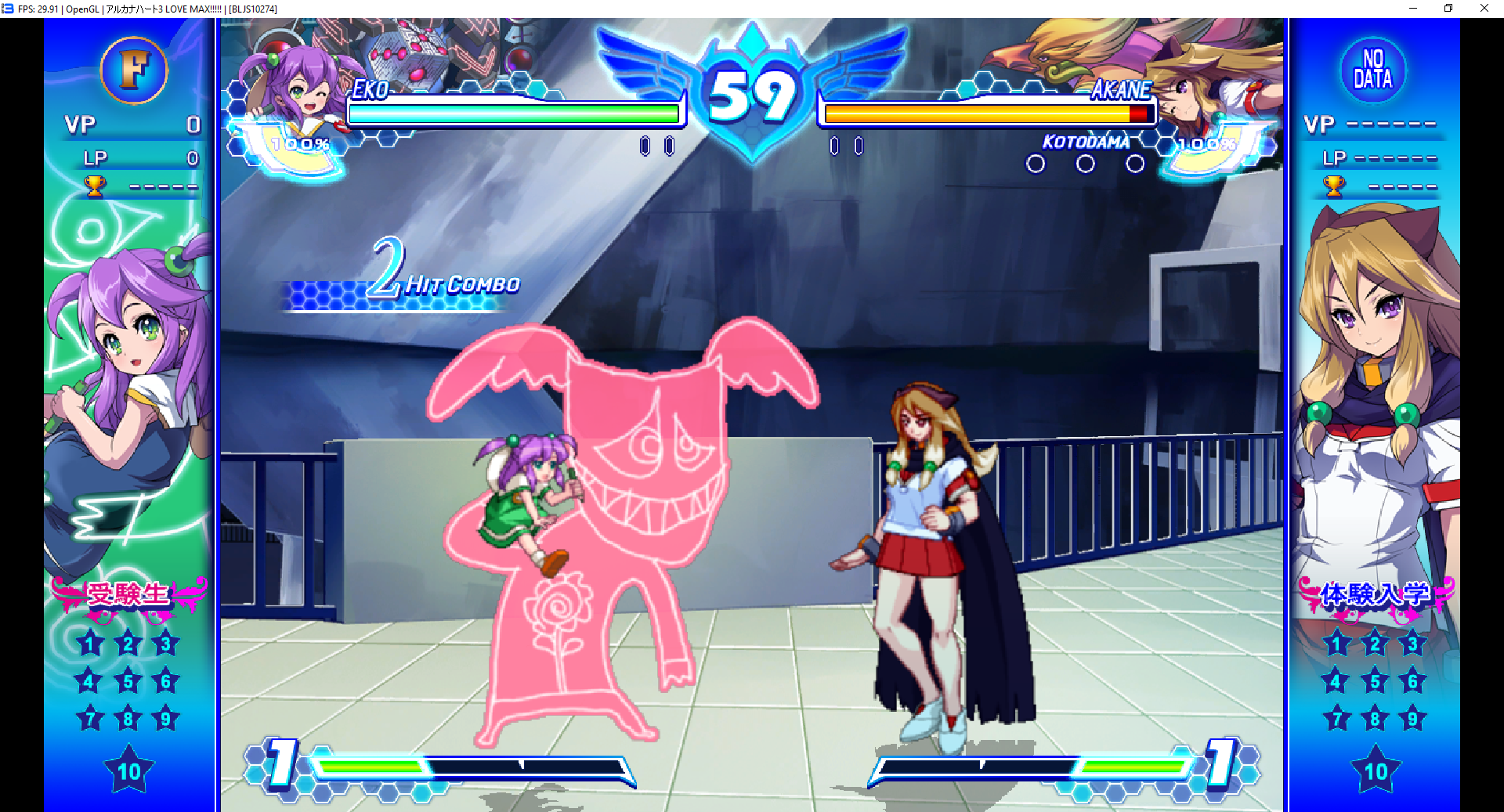This screenshot has width=1504, height=812.
Task: Close the emulator window
Action: tap(1484, 9)
